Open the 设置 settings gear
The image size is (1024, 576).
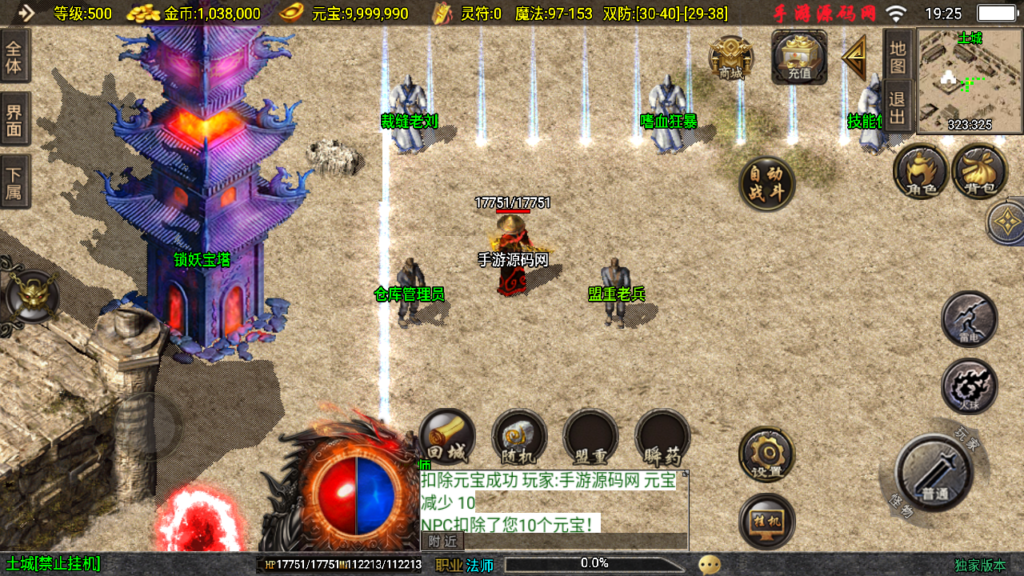(767, 455)
